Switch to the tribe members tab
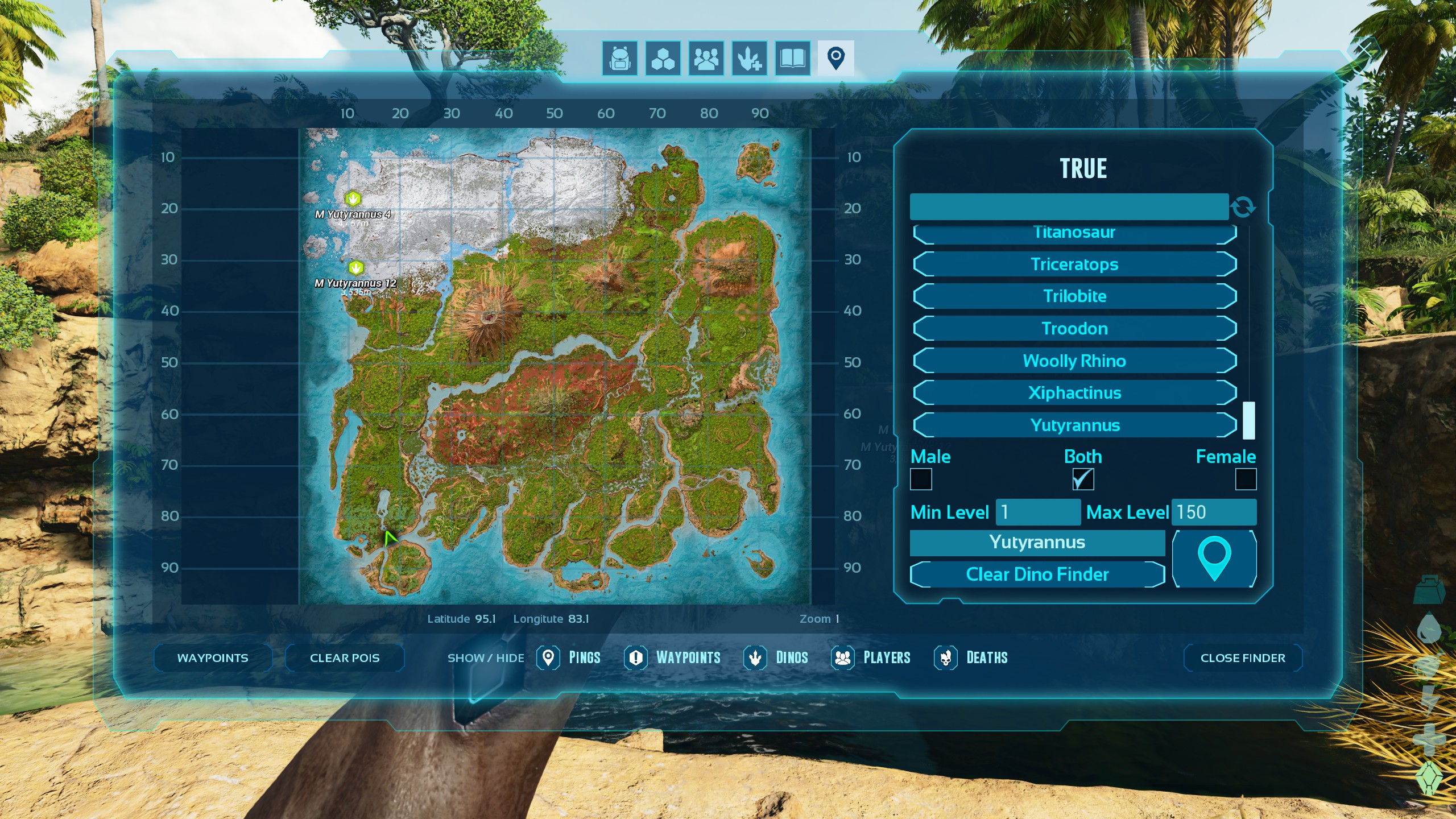The width and height of the screenshot is (1456, 819). pyautogui.click(x=706, y=58)
